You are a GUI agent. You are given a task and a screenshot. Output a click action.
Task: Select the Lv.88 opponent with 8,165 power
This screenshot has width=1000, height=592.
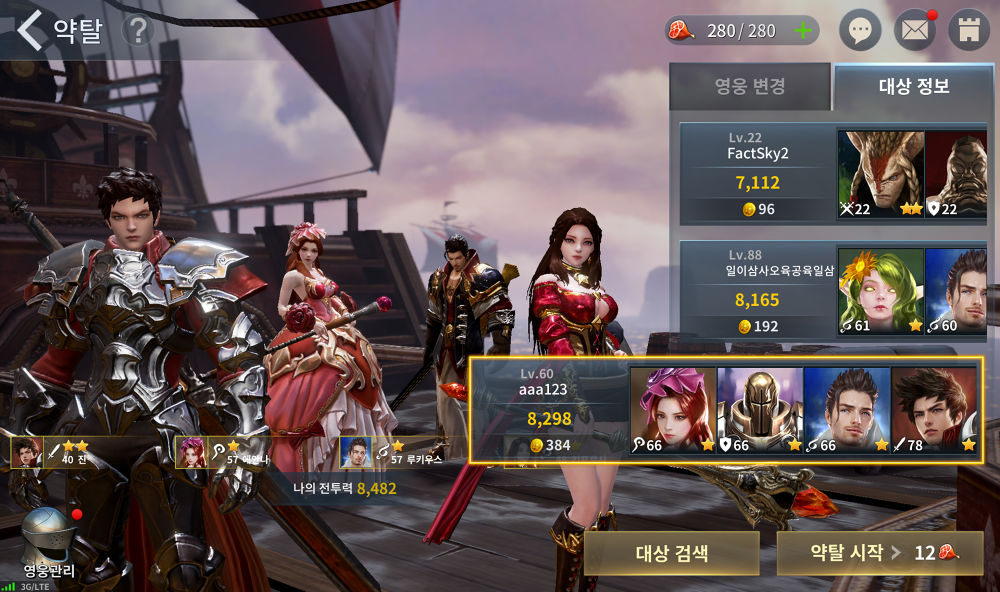[x=757, y=291]
